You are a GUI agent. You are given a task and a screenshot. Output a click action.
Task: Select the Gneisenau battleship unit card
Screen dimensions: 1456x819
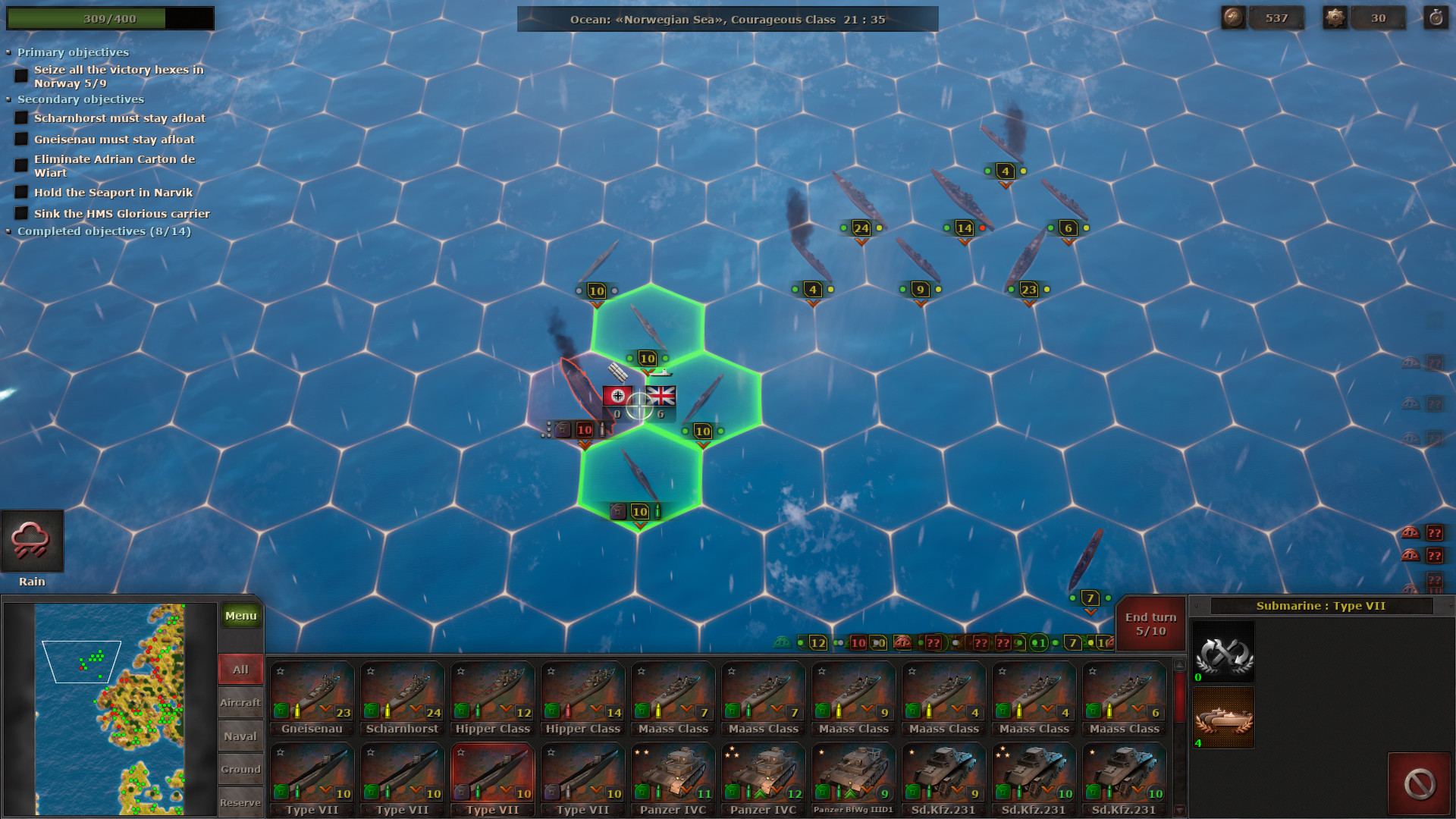click(312, 698)
